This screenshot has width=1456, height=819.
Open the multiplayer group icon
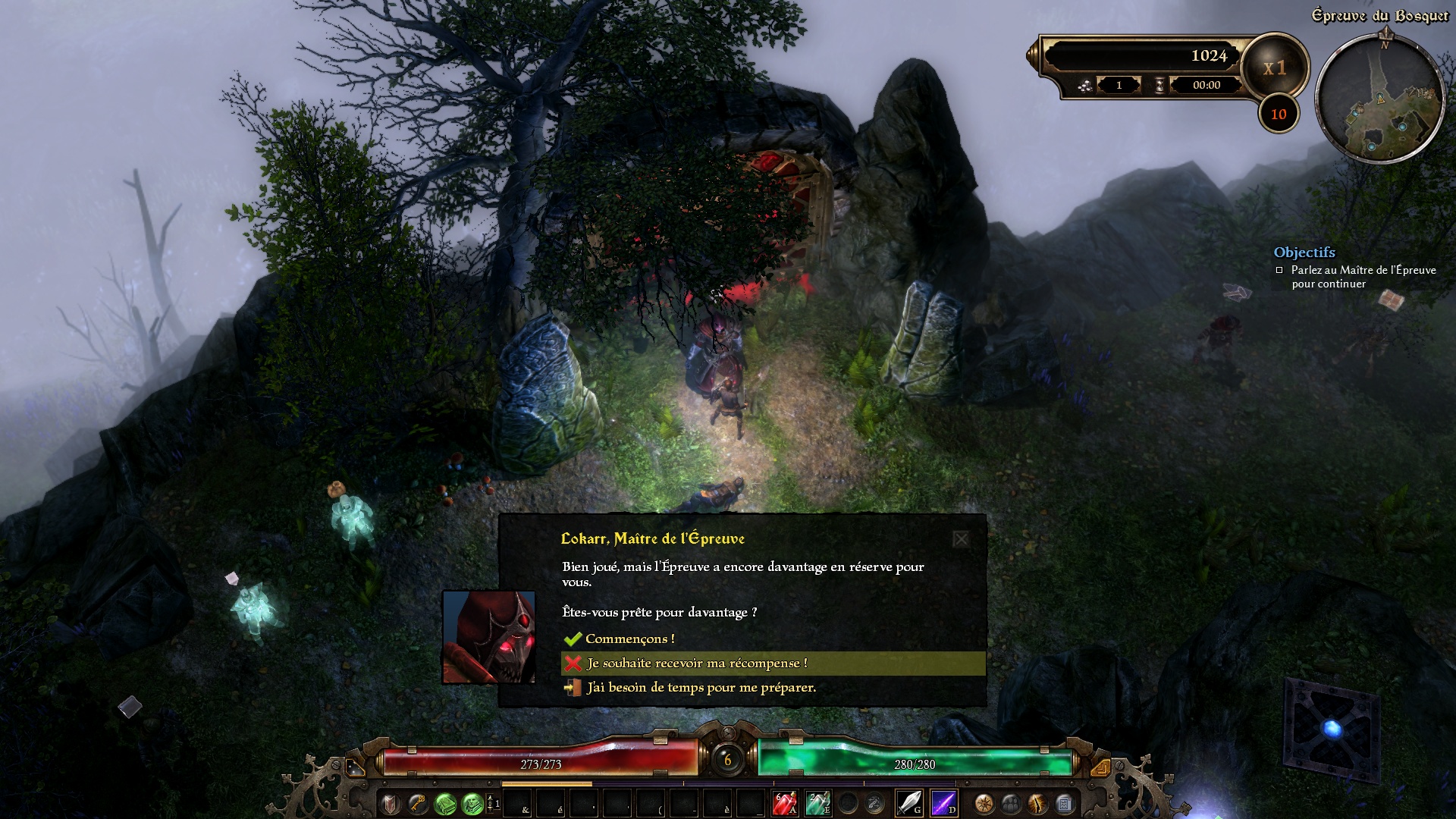click(x=1011, y=802)
